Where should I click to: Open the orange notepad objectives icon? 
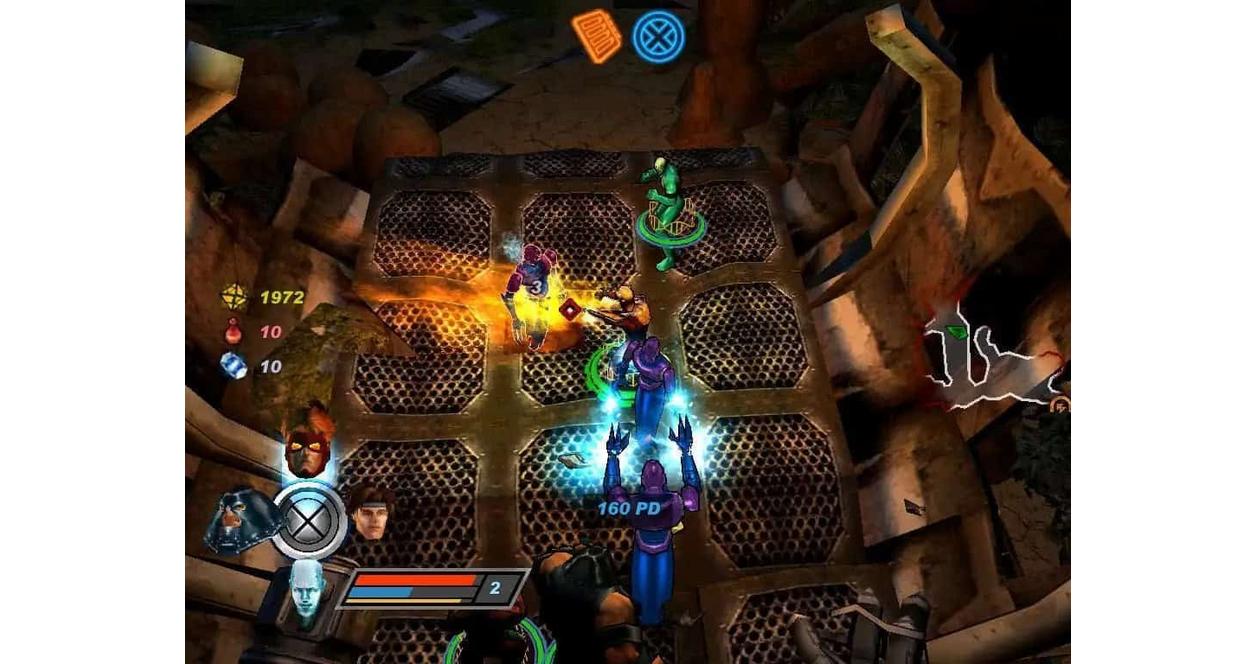coord(596,35)
